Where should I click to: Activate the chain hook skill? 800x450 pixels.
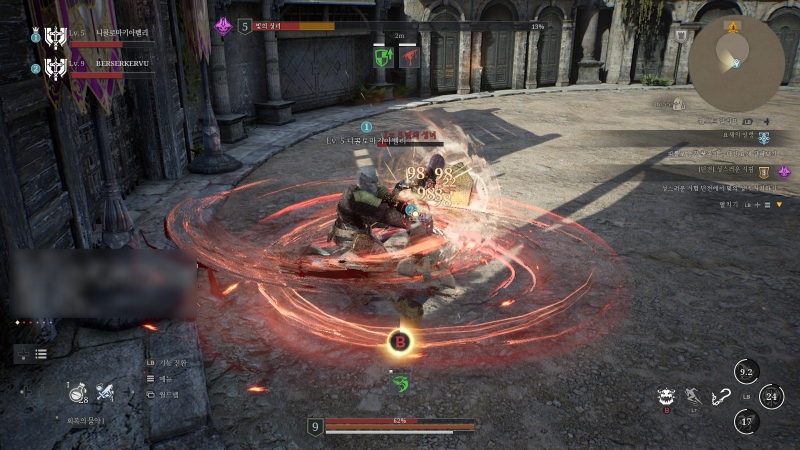tap(718, 397)
